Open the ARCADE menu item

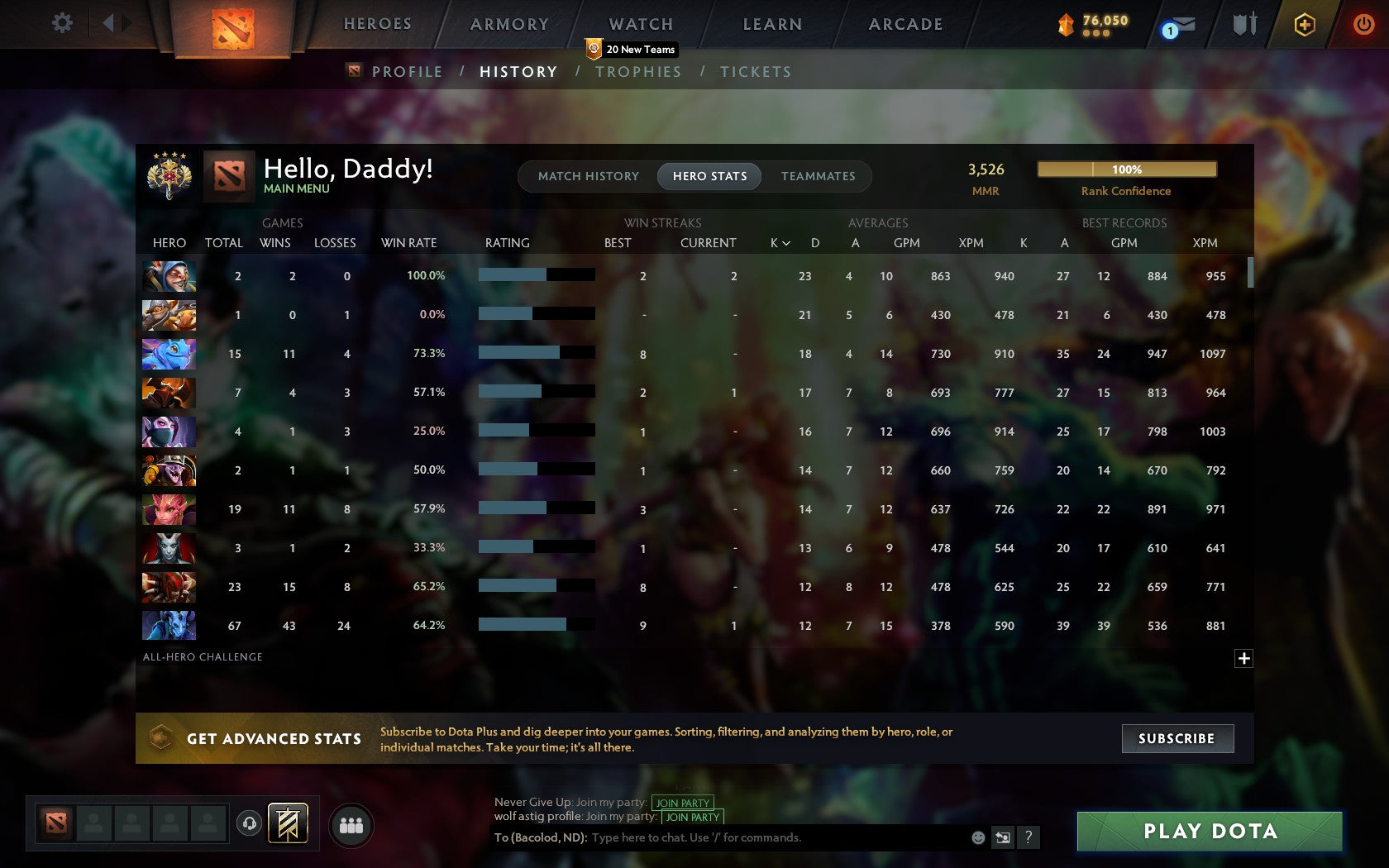pos(905,24)
